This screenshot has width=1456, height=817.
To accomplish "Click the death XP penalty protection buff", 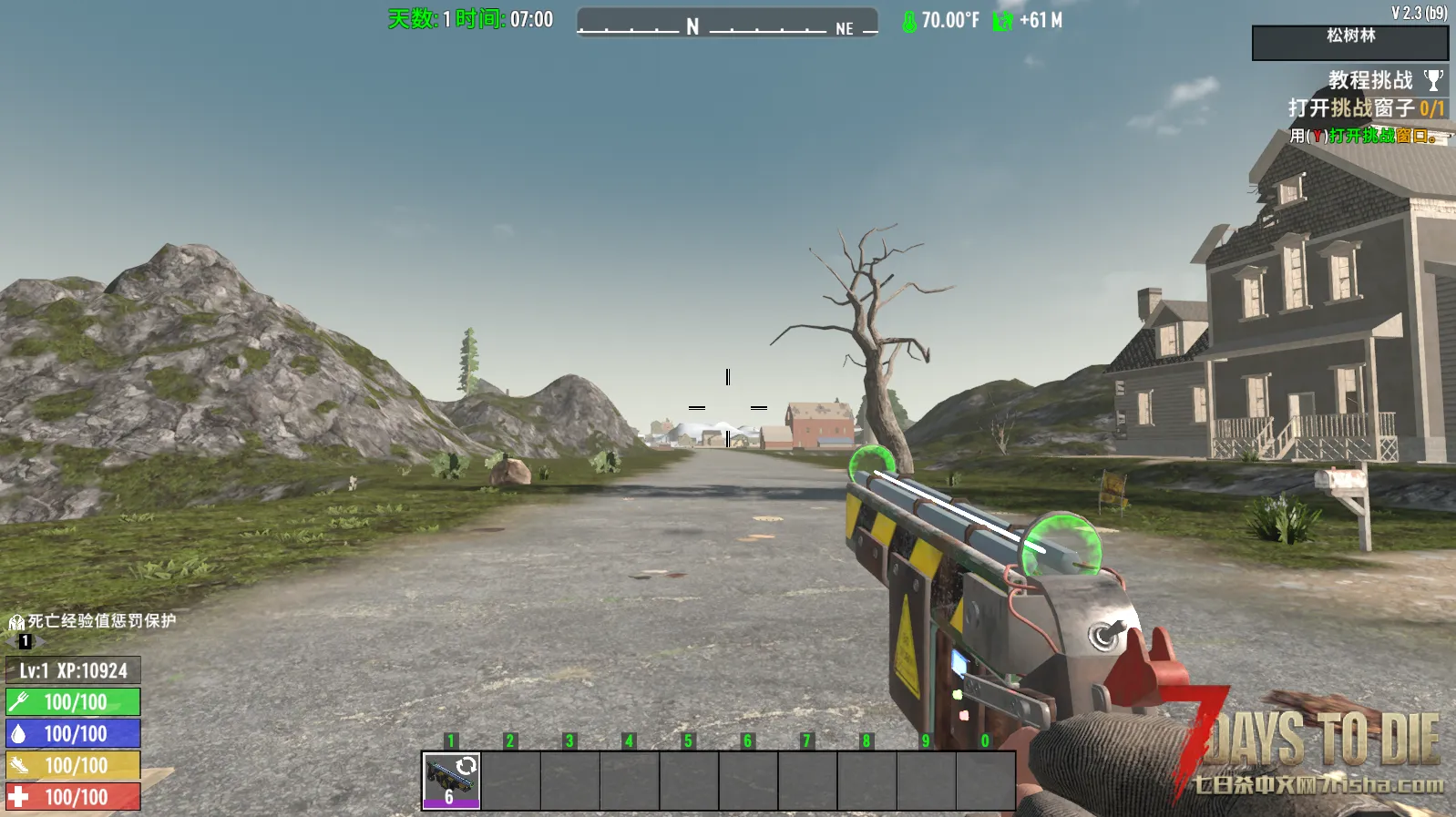I will [x=92, y=621].
